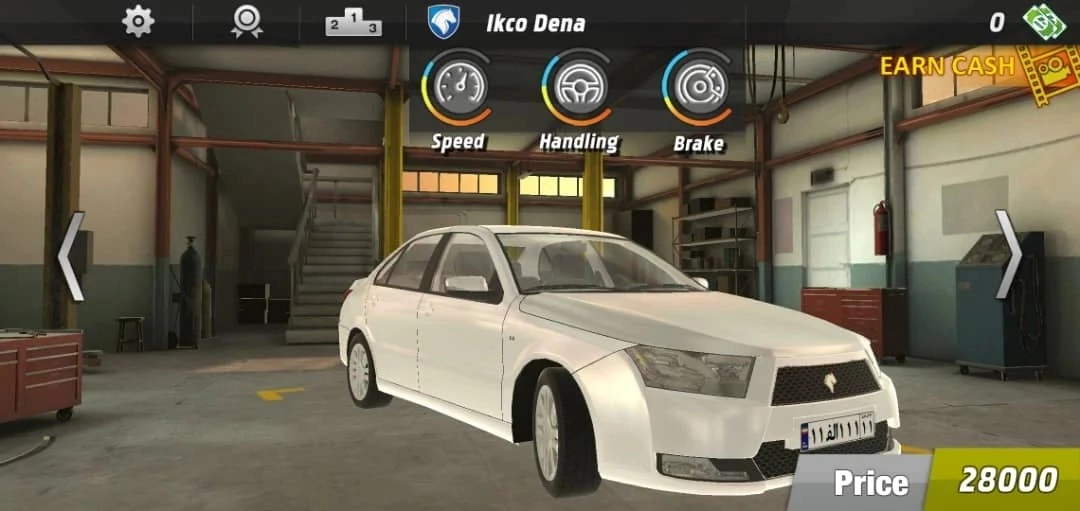Screen dimensions: 1080x511
Task: Go to previous car with left arrow
Action: pyautogui.click(x=70, y=256)
